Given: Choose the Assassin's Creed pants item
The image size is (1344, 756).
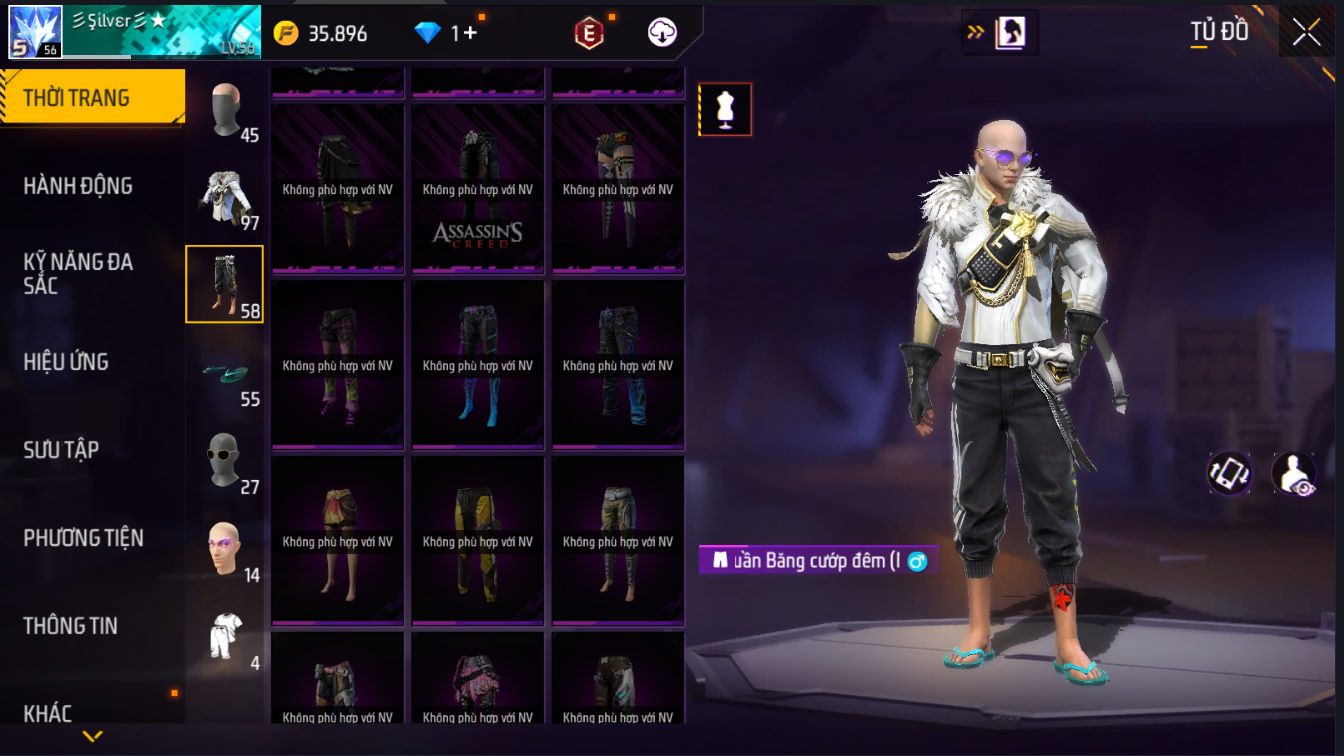Looking at the screenshot, I should 478,189.
